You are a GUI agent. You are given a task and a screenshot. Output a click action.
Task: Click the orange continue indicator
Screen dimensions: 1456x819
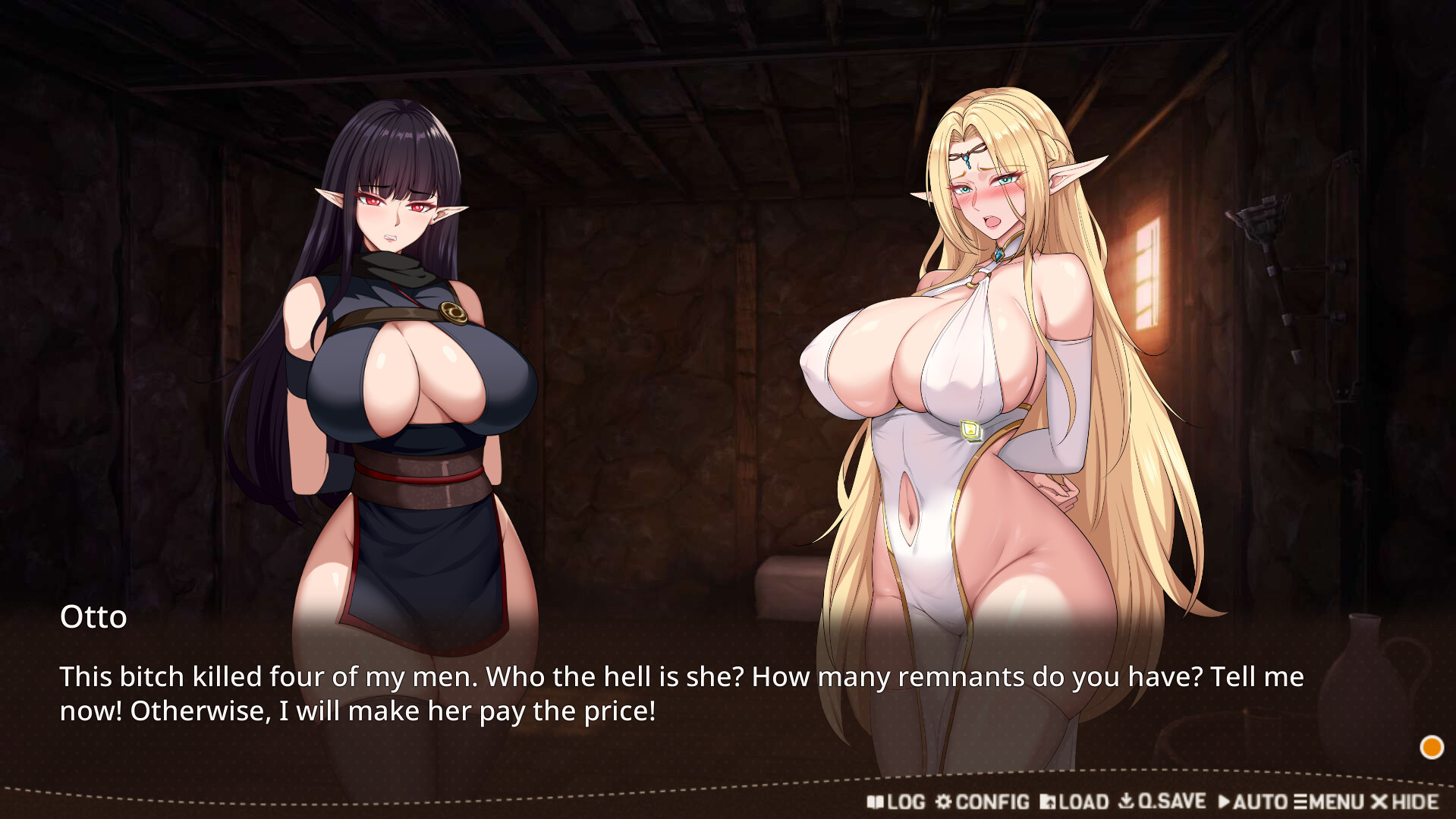tap(1431, 748)
